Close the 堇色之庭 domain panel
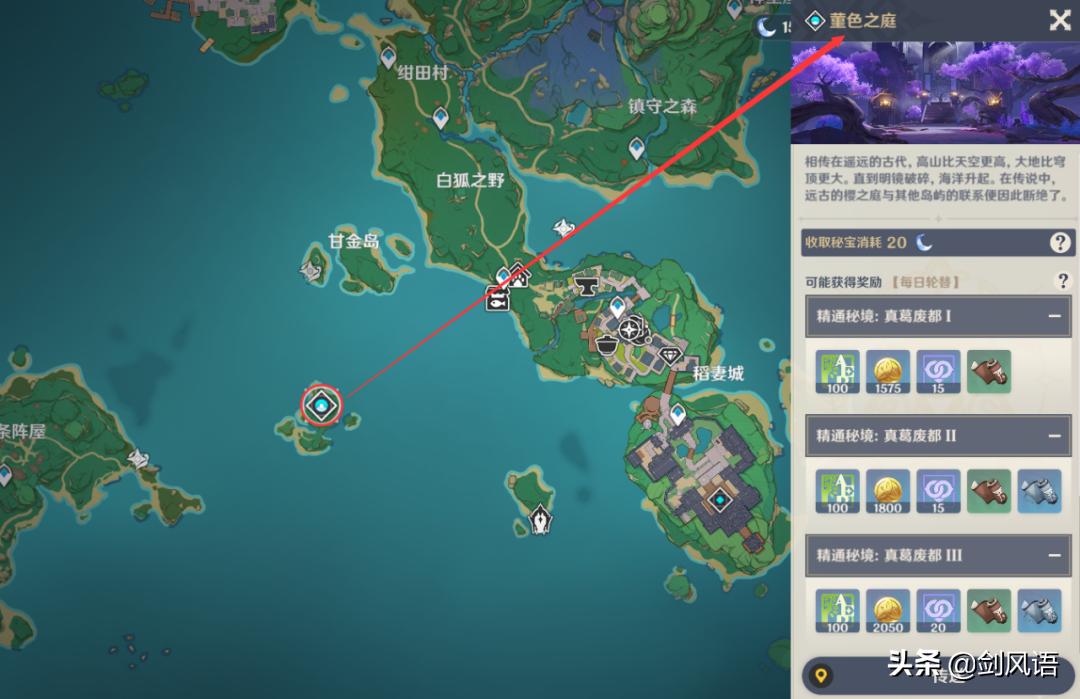1080x699 pixels. (1059, 21)
